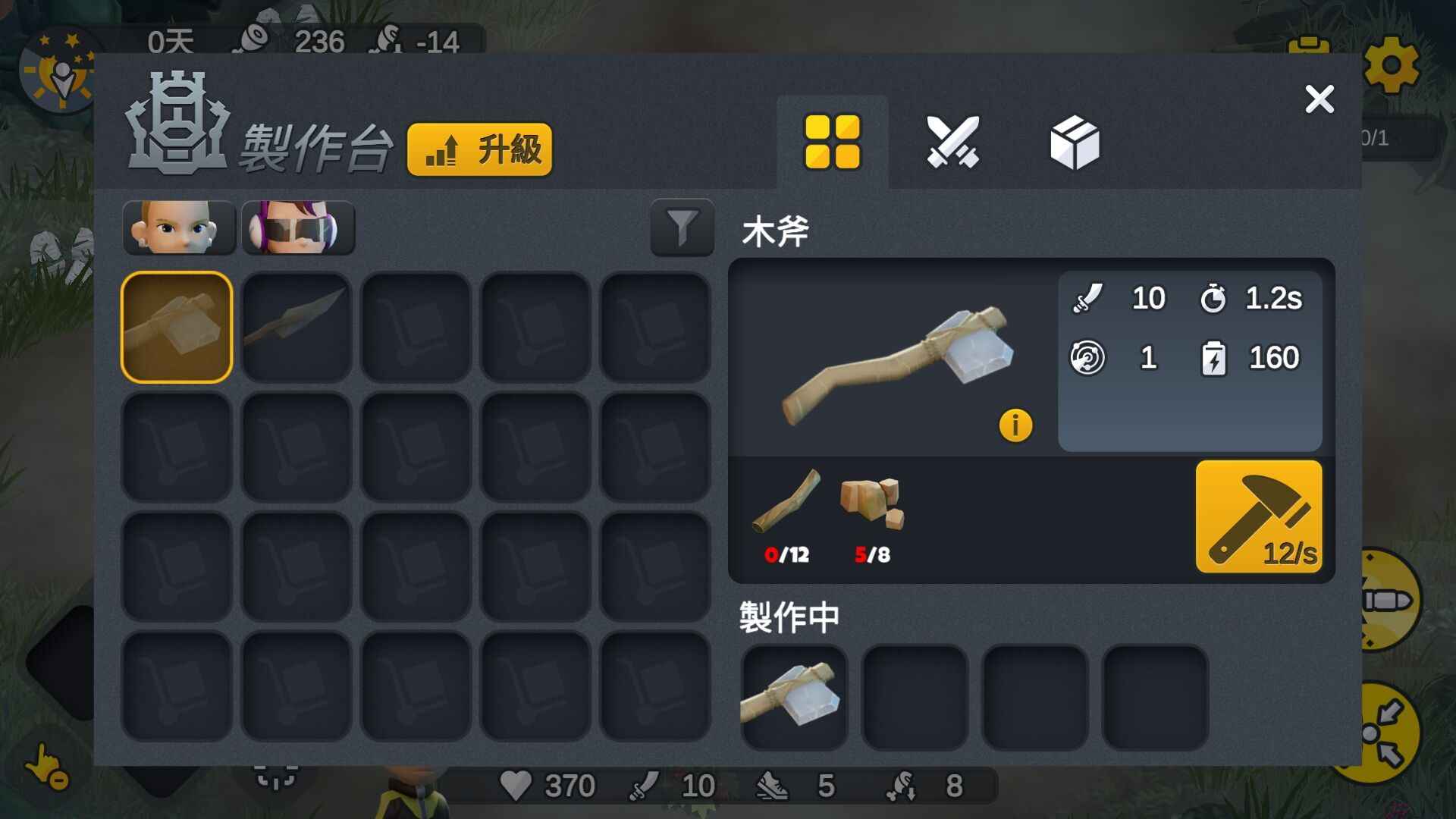The image size is (1456, 819).
Task: Select the filter funnel icon
Action: 682,229
